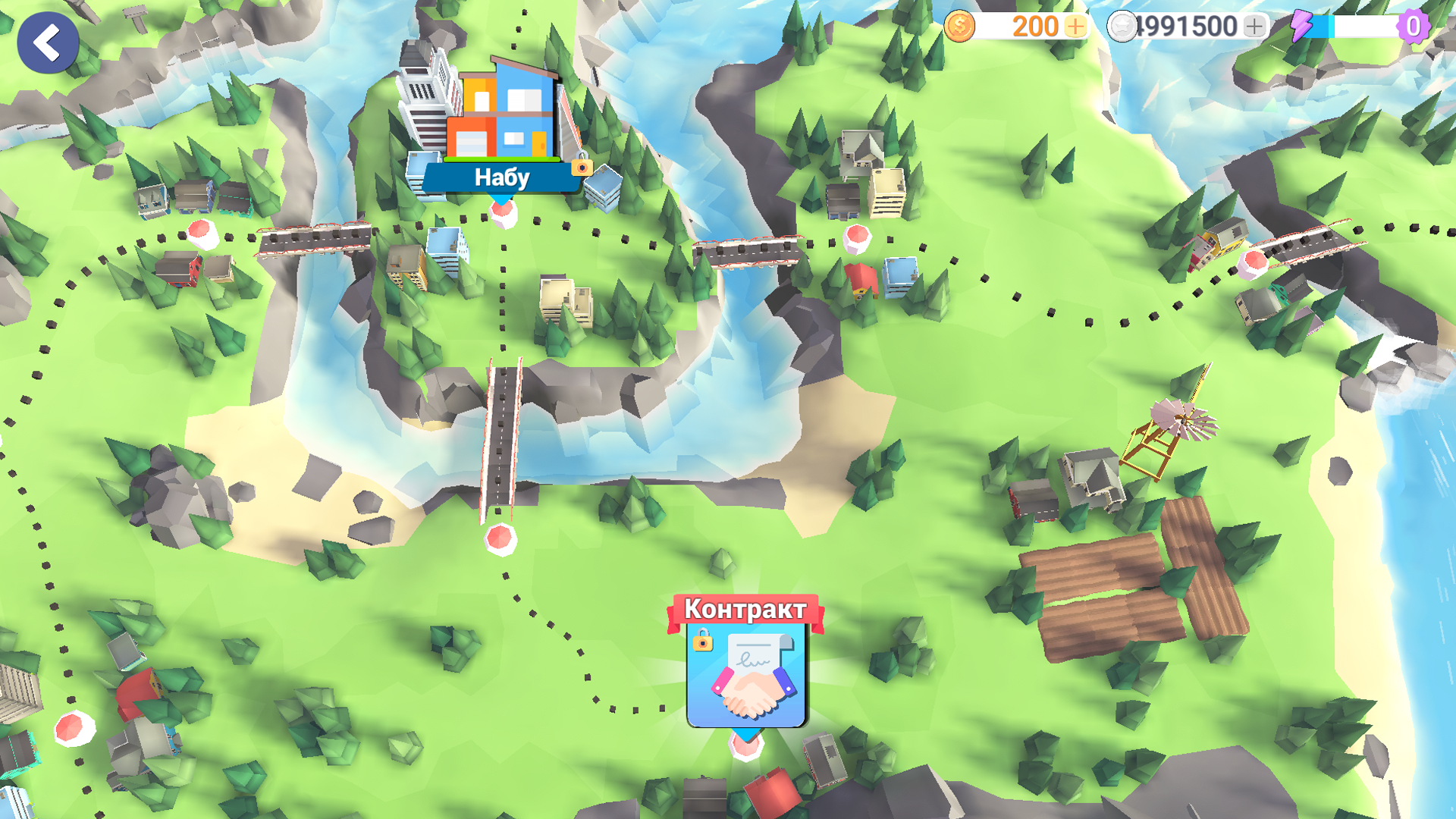Click the silver coin currency icon
Viewport: 1456px width, 819px height.
click(x=1122, y=25)
